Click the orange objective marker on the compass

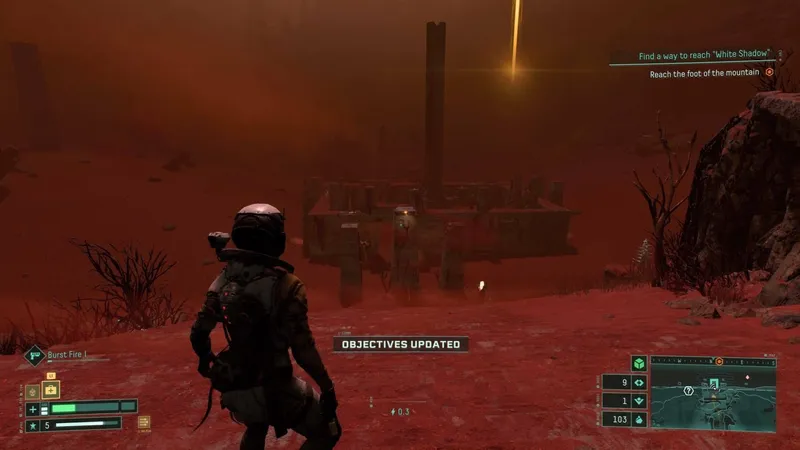pyautogui.click(x=718, y=360)
